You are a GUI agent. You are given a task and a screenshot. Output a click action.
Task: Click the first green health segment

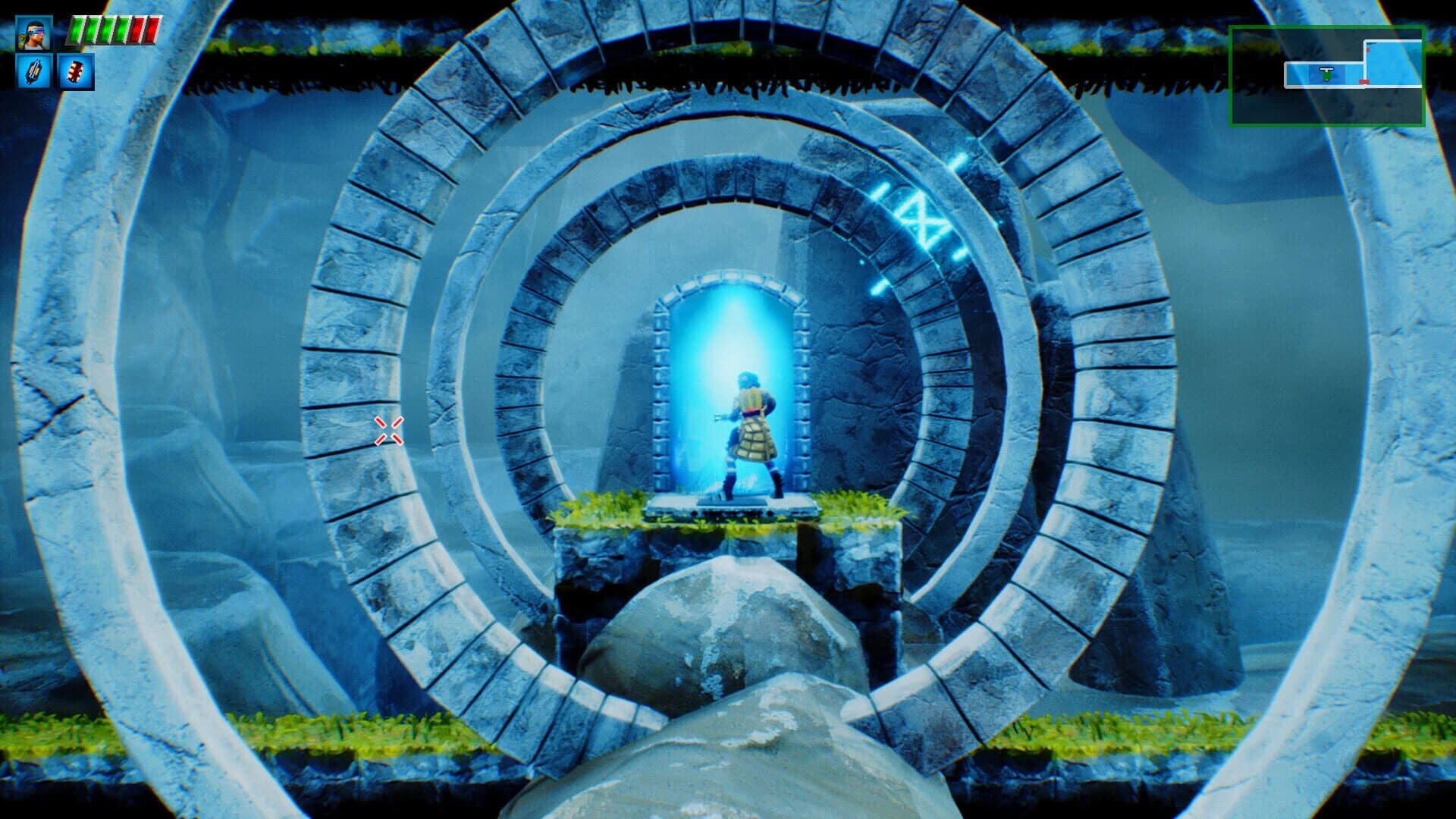click(x=77, y=30)
